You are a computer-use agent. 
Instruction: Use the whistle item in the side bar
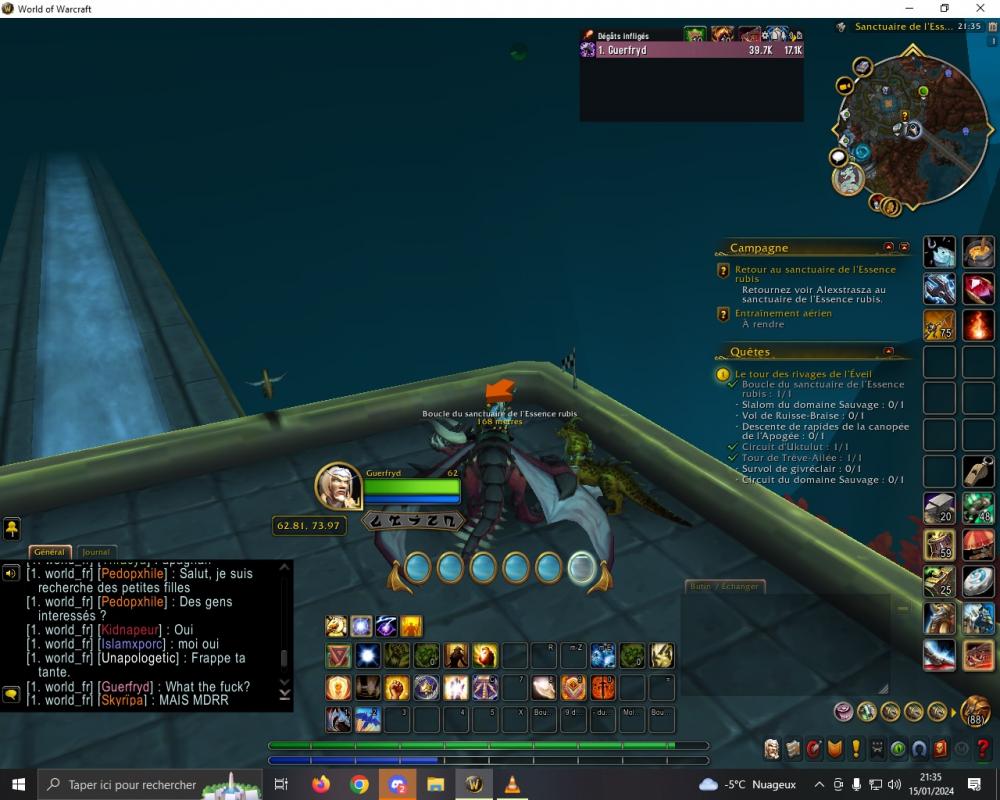pos(978,471)
